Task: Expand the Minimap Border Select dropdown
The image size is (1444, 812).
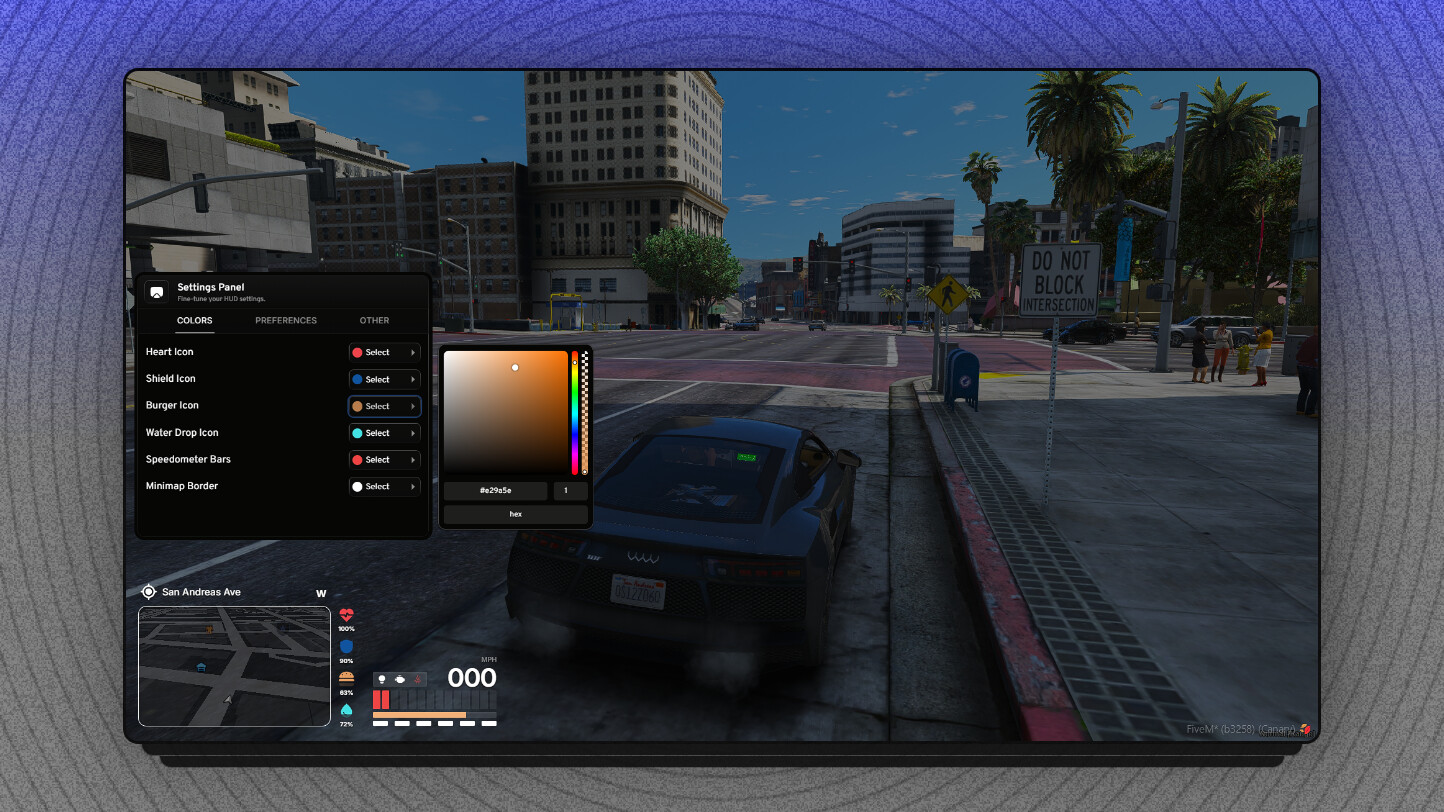Action: pos(384,486)
